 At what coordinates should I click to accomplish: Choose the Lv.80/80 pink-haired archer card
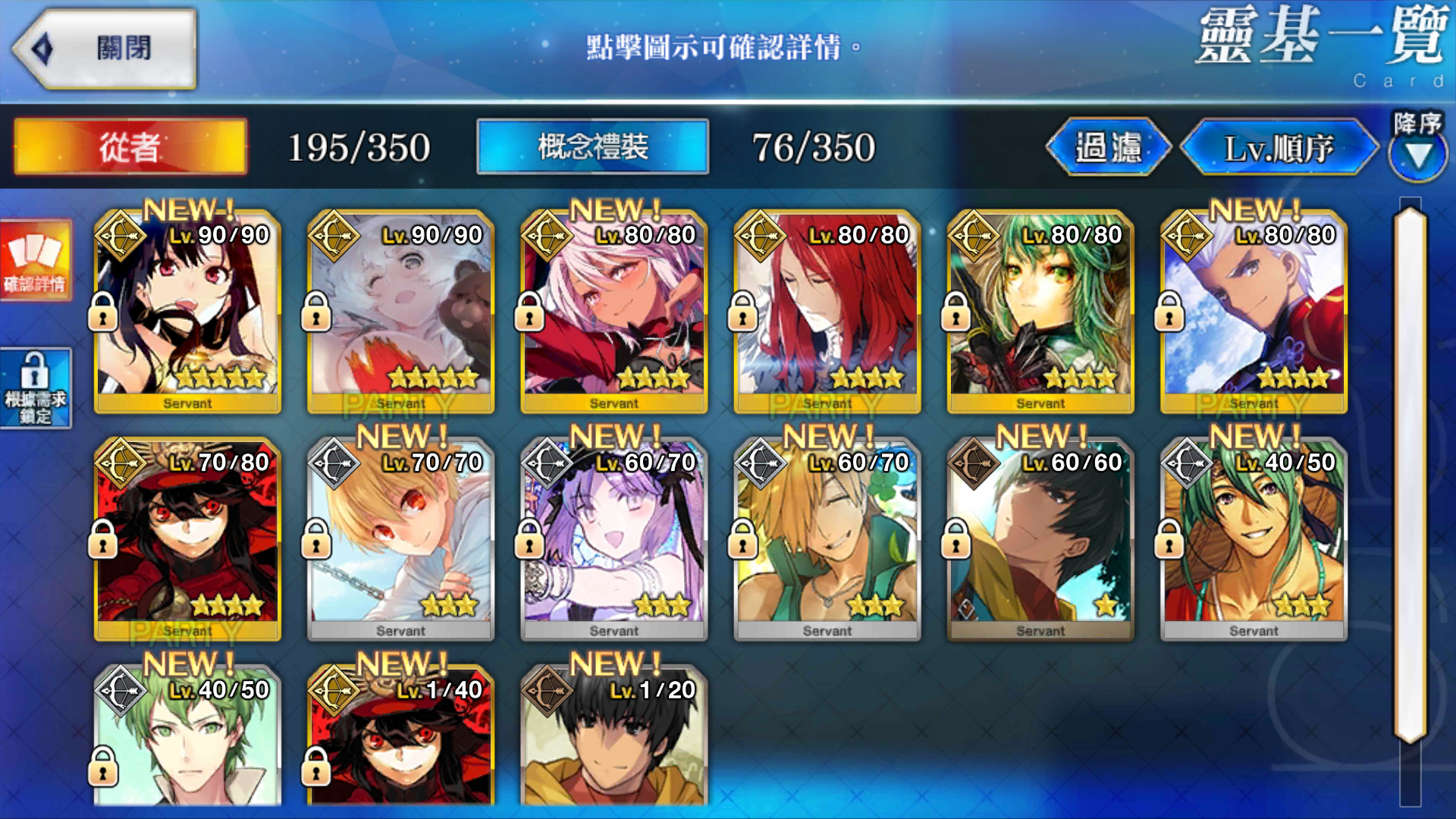[613, 312]
